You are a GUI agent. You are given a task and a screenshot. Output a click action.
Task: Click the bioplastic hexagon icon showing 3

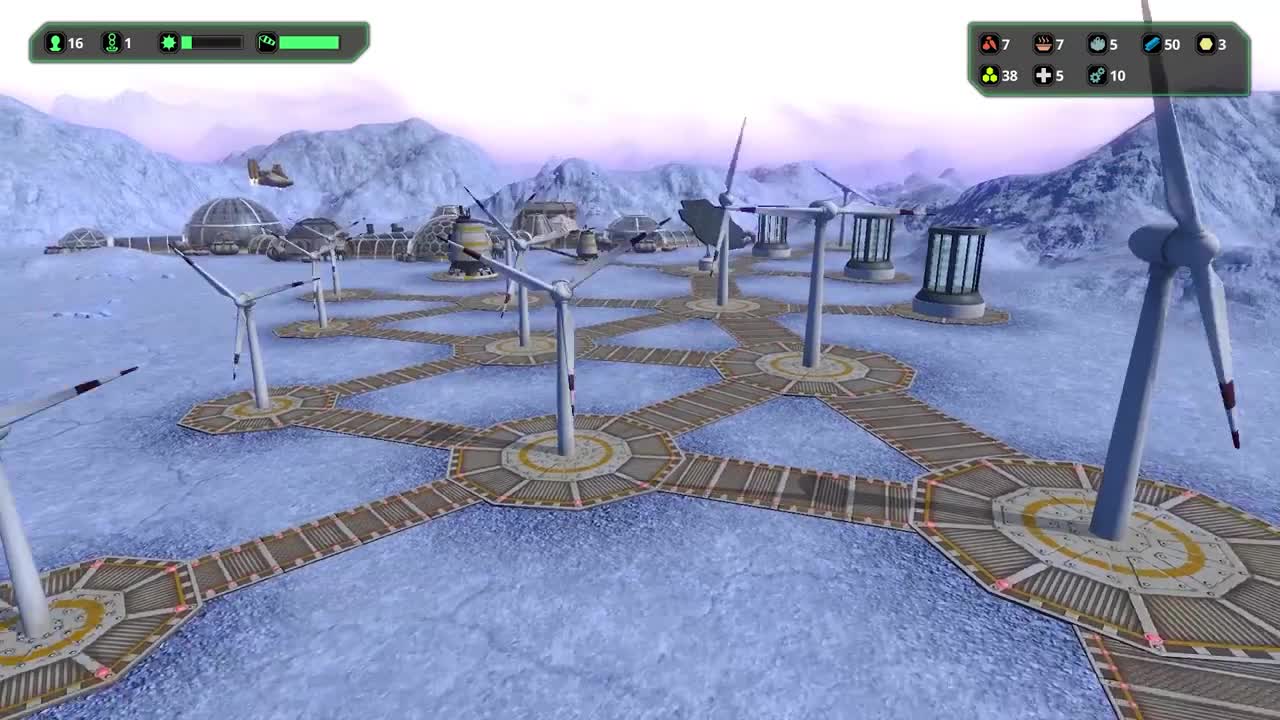pos(1203,43)
